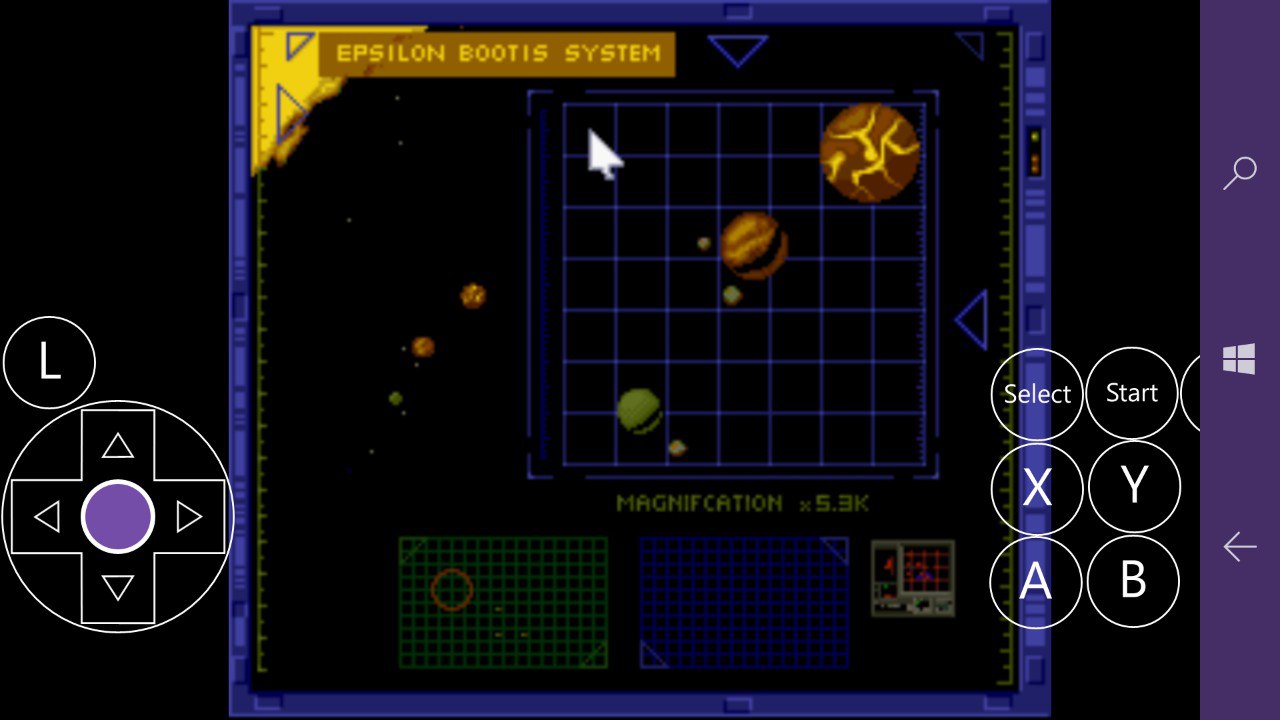Select the blue grid panel
The image size is (1280, 720).
(743, 602)
